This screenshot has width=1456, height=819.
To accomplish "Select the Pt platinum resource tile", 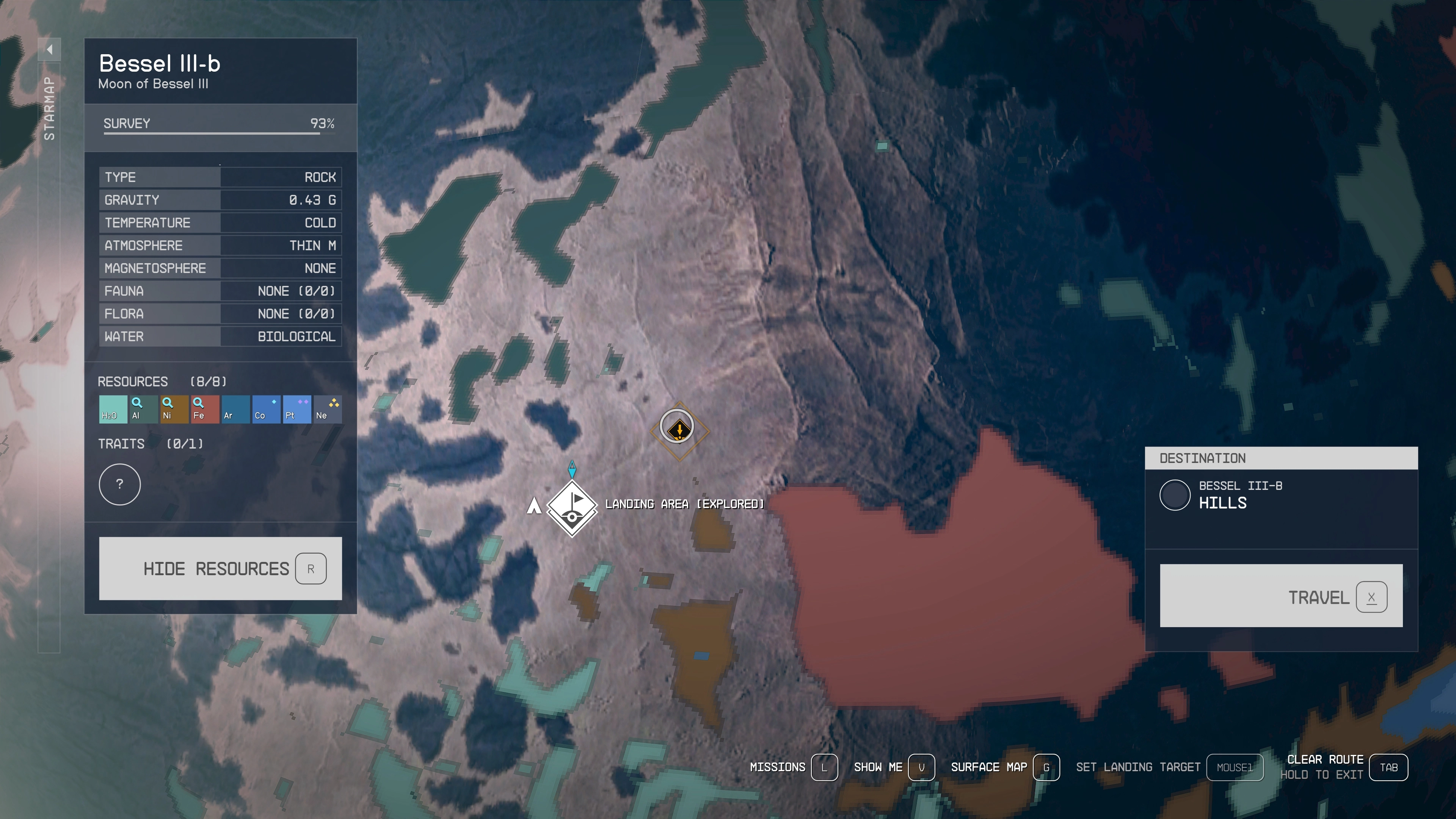I will (297, 409).
